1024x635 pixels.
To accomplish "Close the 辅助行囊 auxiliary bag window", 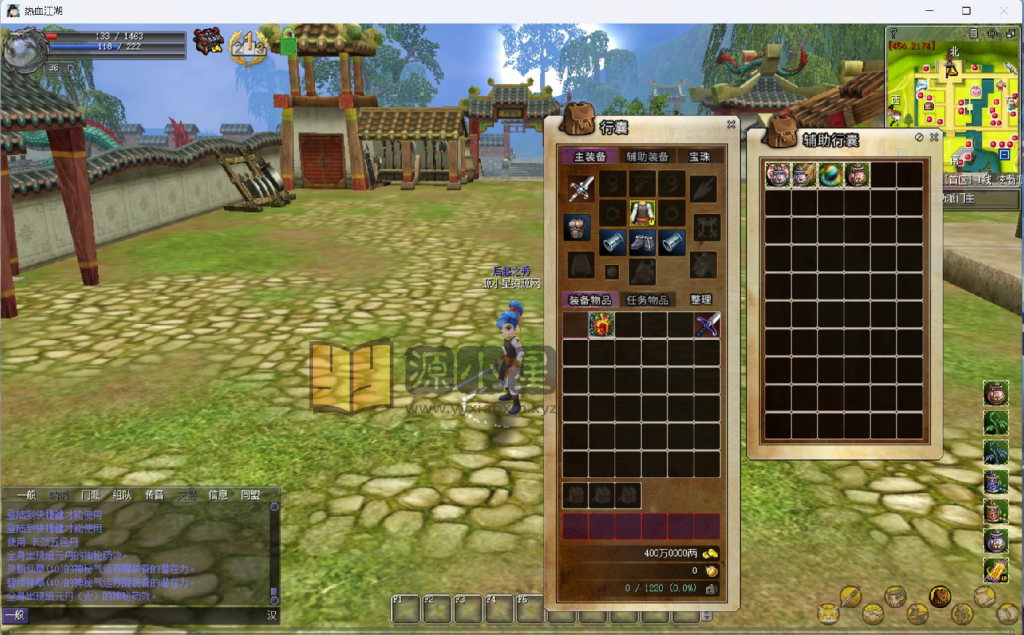I will (x=934, y=137).
